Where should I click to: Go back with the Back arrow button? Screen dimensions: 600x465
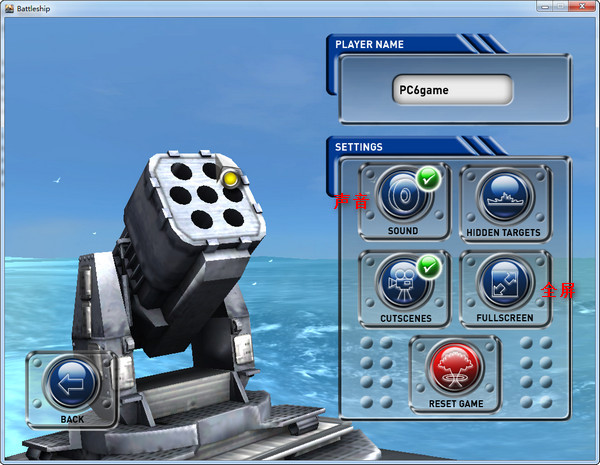tap(72, 383)
